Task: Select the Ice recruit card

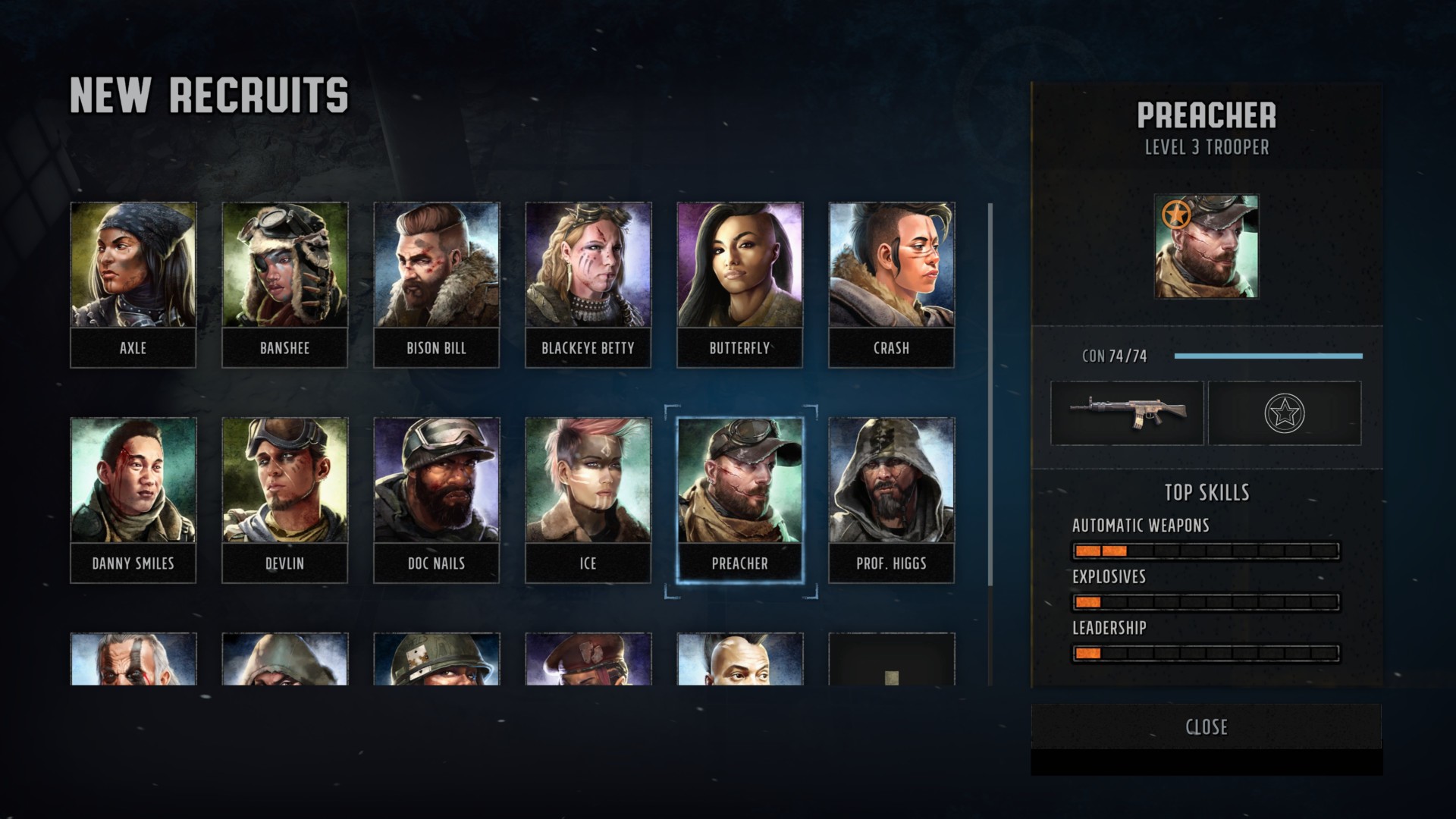Action: click(588, 500)
